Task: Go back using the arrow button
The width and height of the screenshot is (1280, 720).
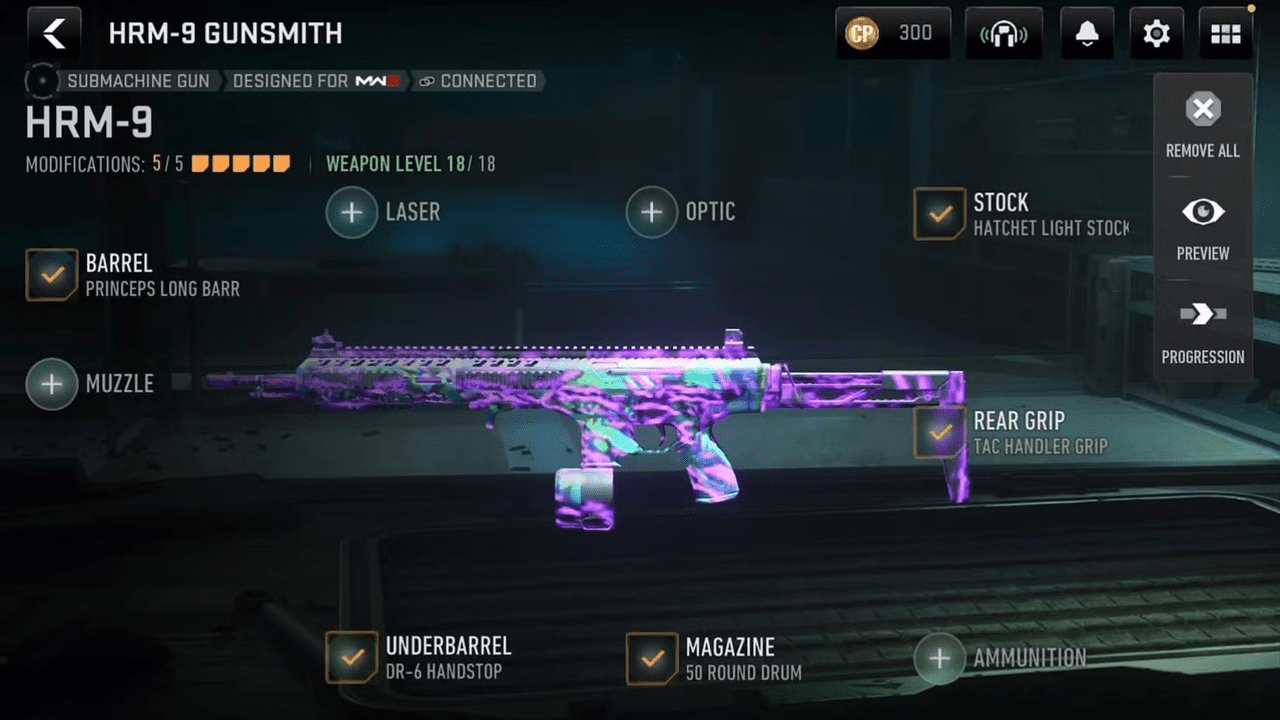Action: [x=54, y=34]
